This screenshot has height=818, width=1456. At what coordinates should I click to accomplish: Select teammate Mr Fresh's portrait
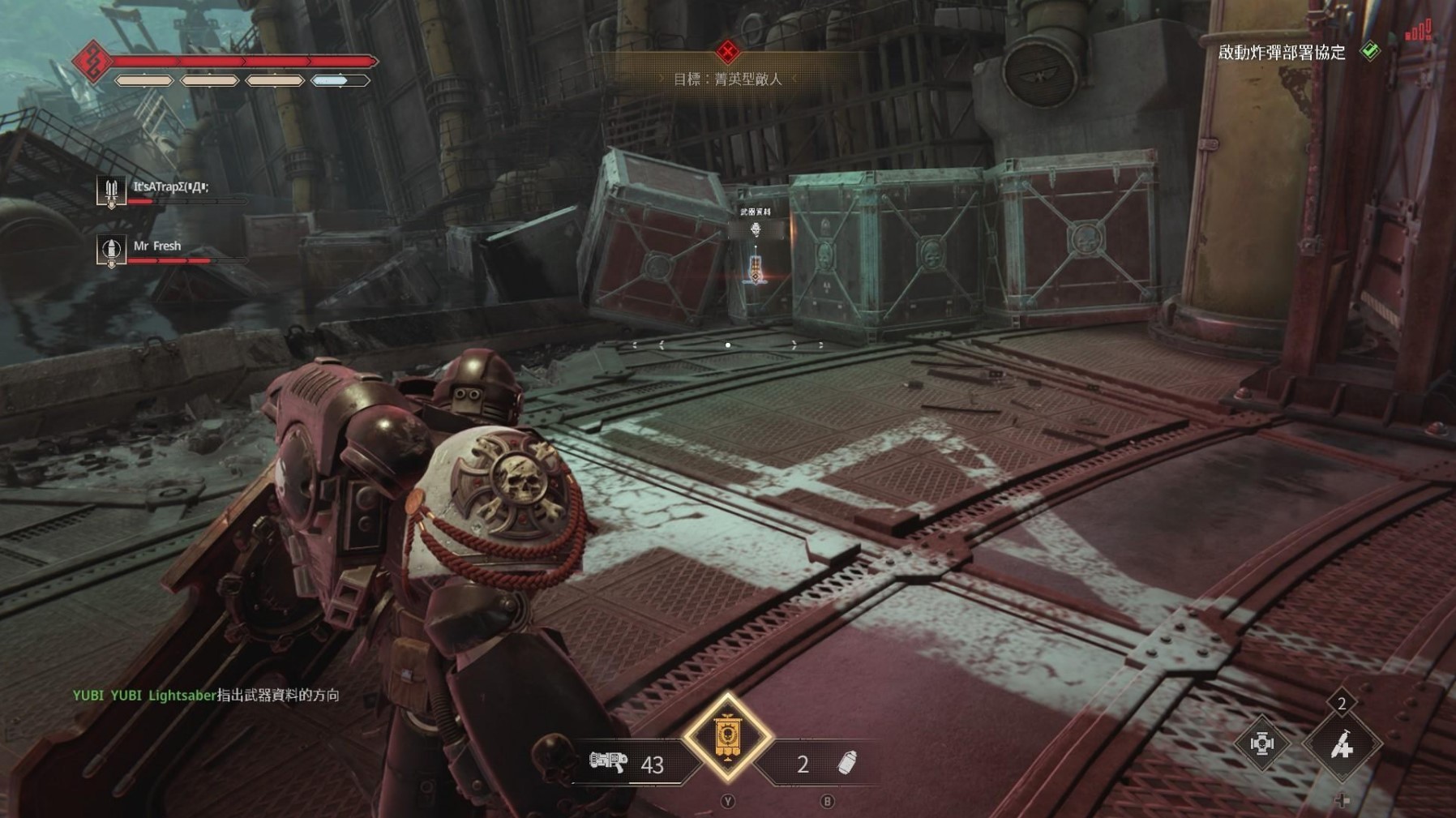[111, 251]
